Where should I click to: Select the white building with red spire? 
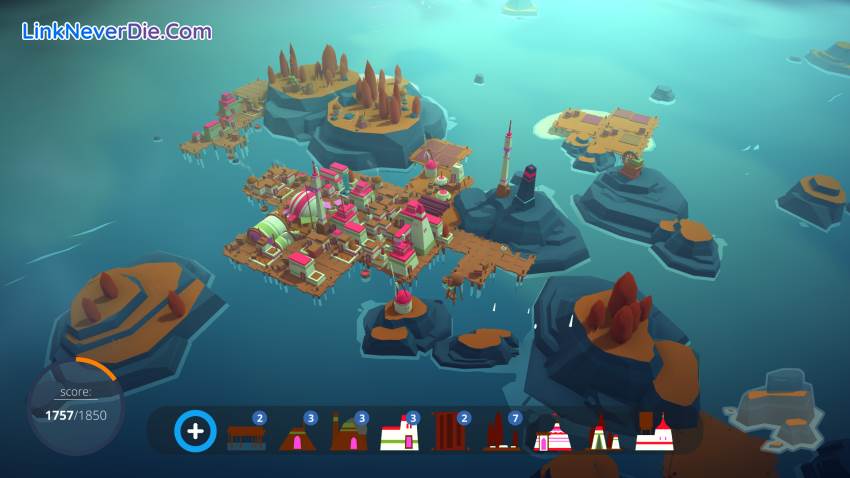654,433
